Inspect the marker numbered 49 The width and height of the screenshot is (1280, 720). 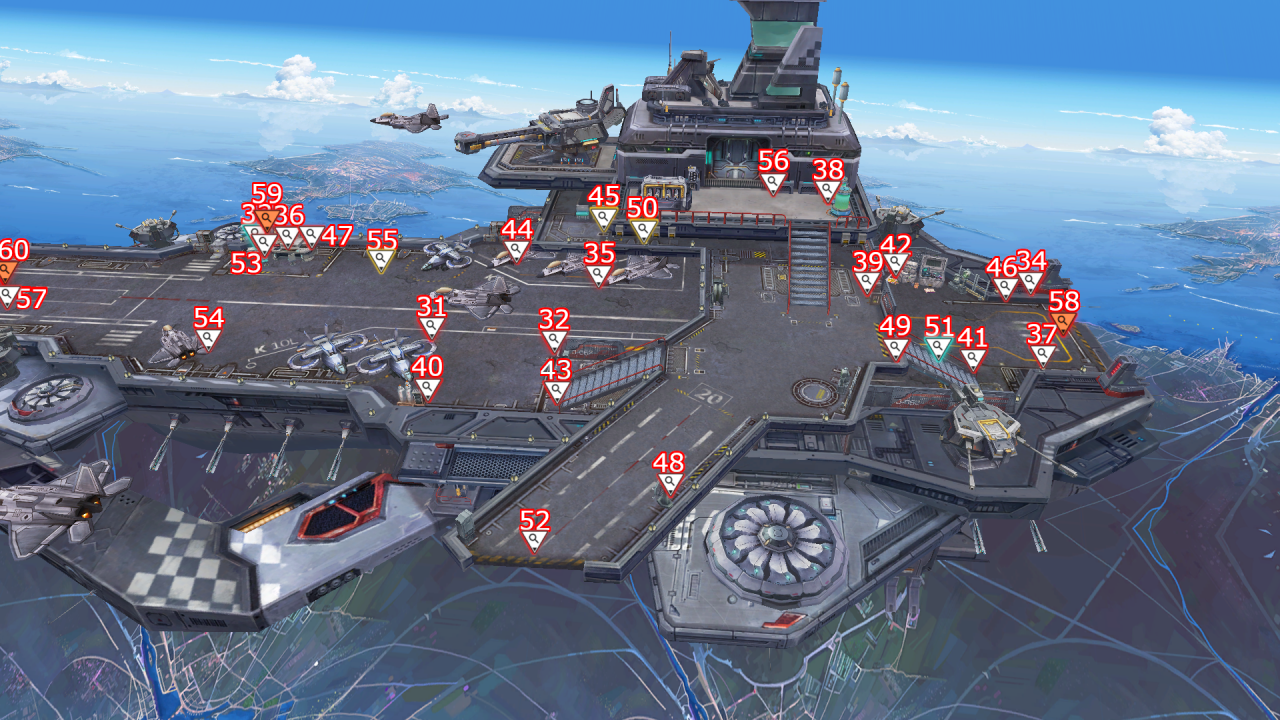point(896,348)
